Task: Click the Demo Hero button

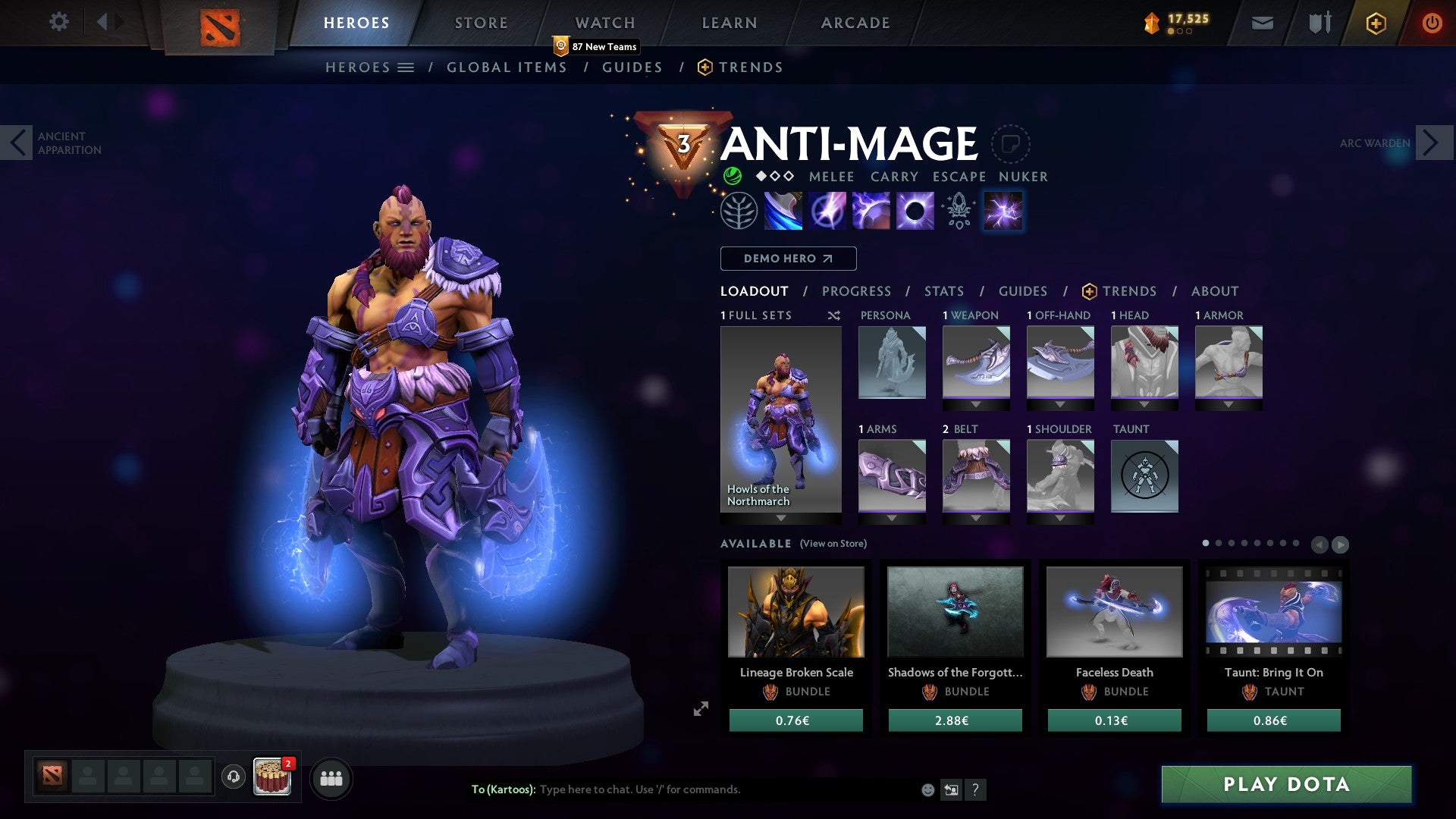Action: (787, 259)
